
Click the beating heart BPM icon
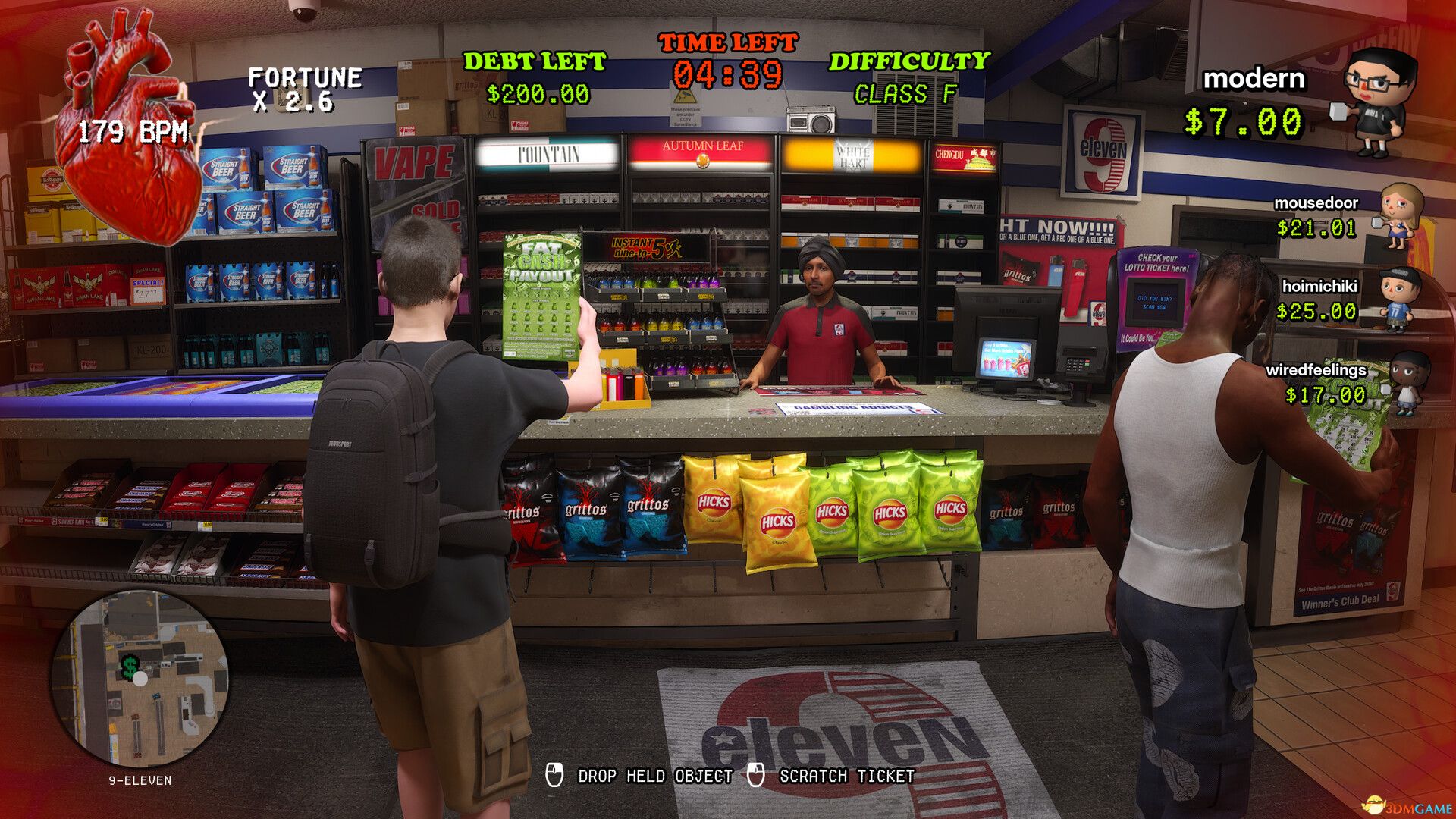(x=130, y=129)
